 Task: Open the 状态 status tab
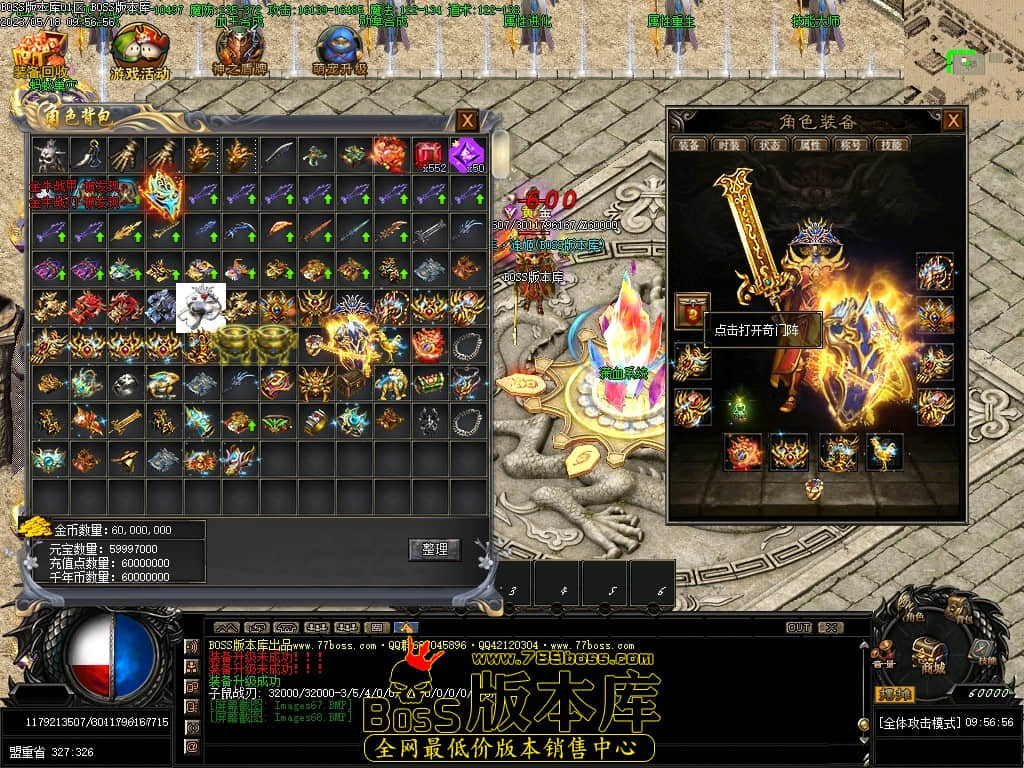click(x=769, y=145)
